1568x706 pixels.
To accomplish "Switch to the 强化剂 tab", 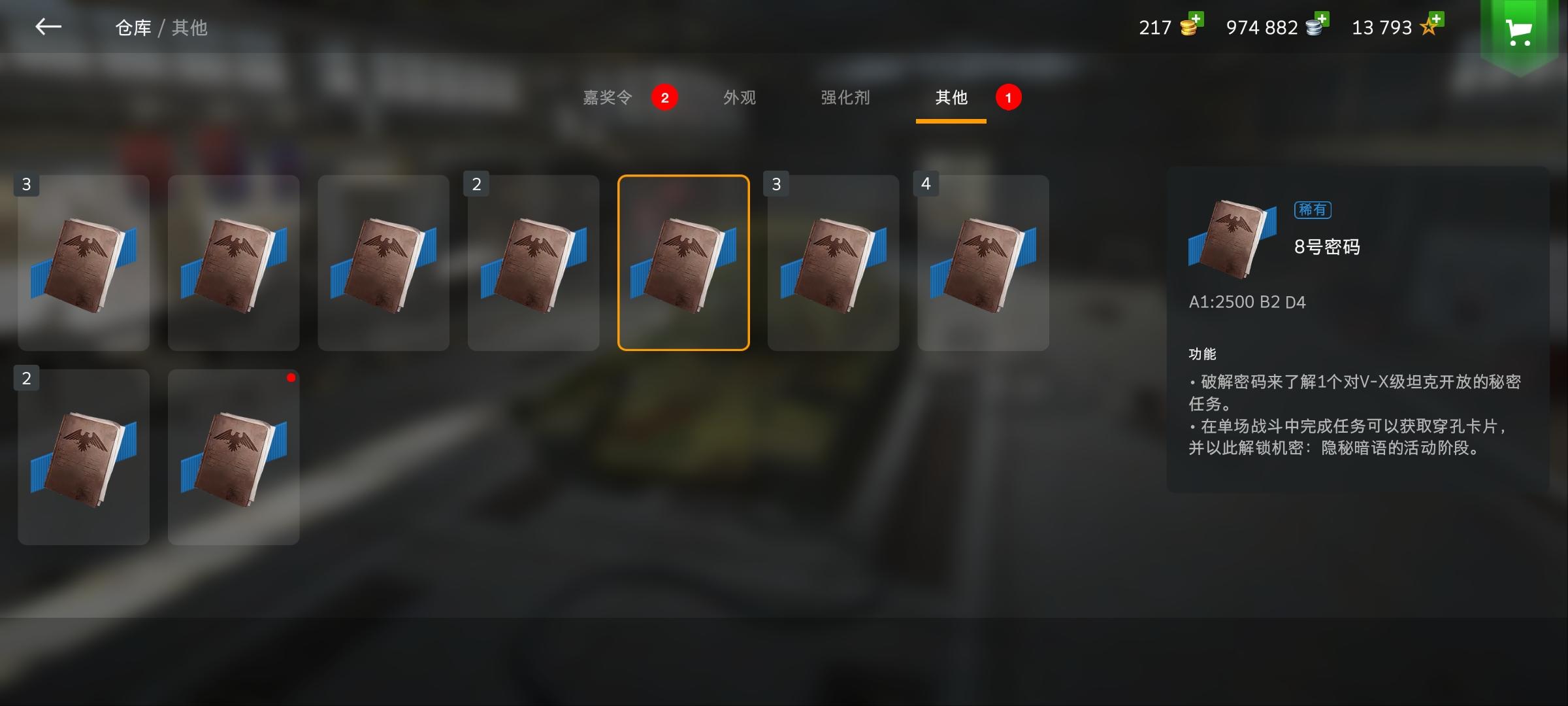I will click(x=845, y=98).
